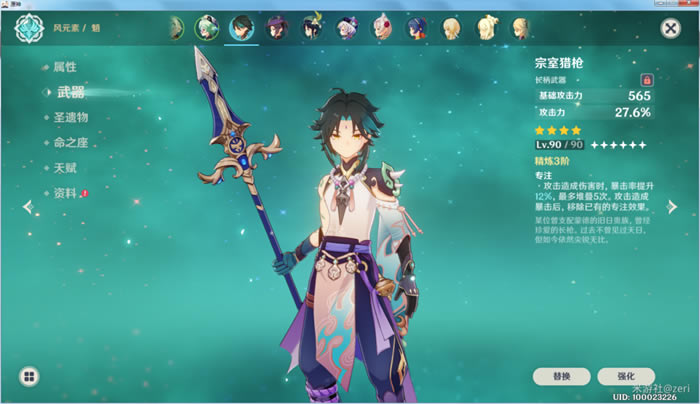Open the 属性 attributes menu
700x404 pixels.
[x=64, y=67]
